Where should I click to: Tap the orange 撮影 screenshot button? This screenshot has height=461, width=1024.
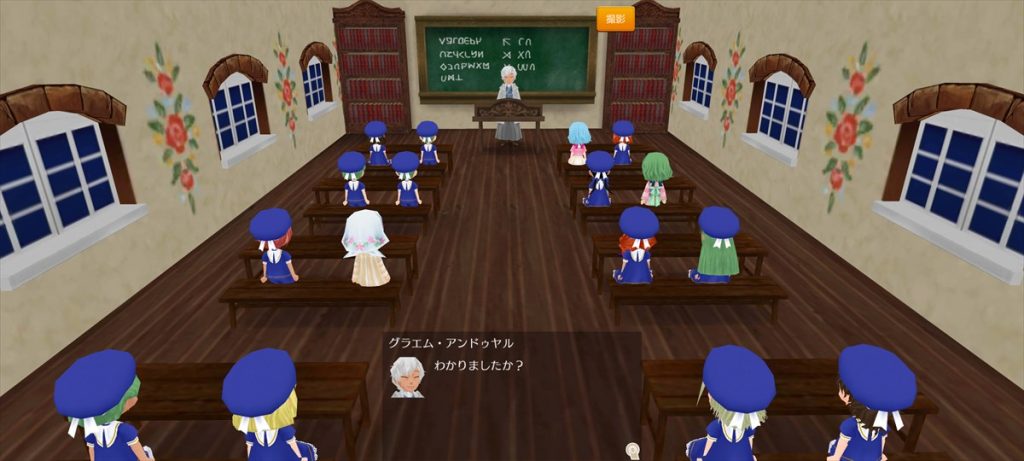pyautogui.click(x=615, y=19)
